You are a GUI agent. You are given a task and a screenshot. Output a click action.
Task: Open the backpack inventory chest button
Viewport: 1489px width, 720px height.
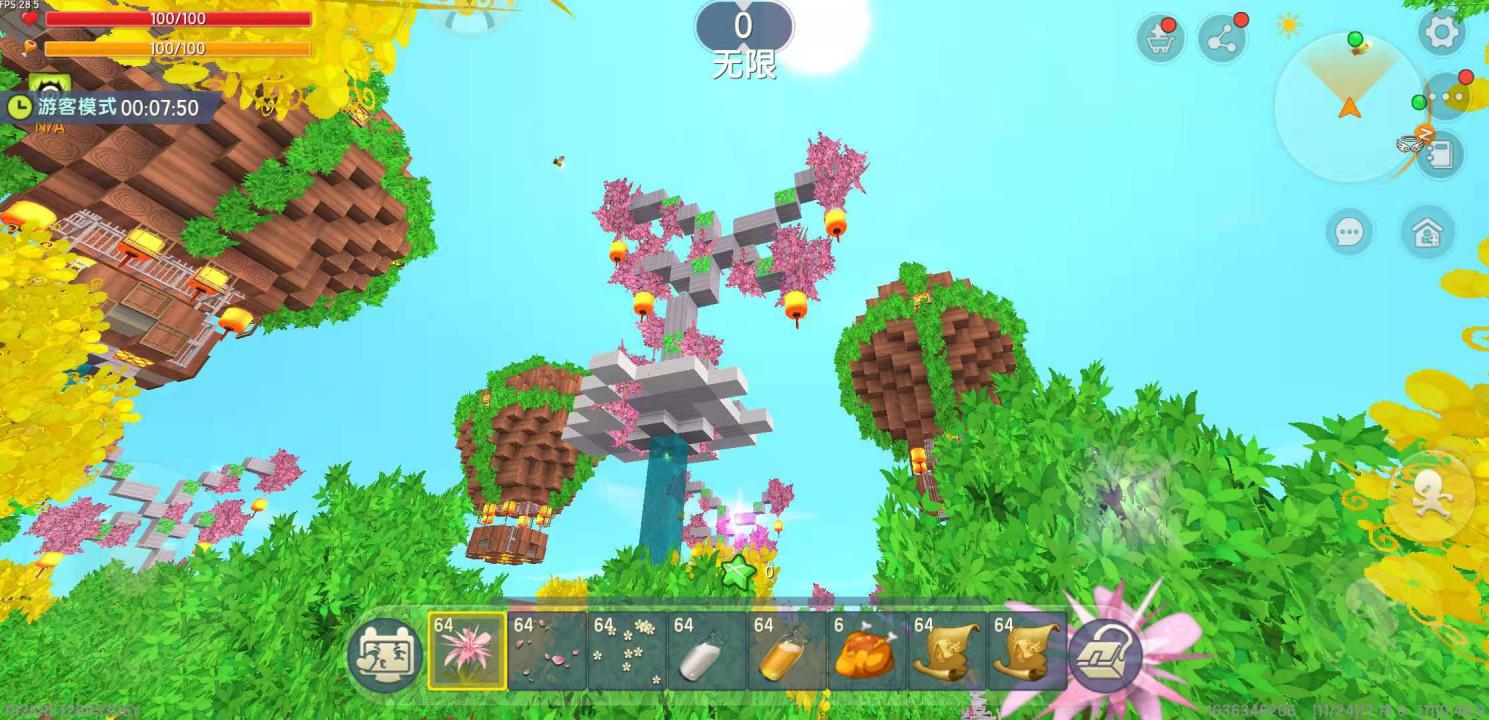coord(1105,656)
